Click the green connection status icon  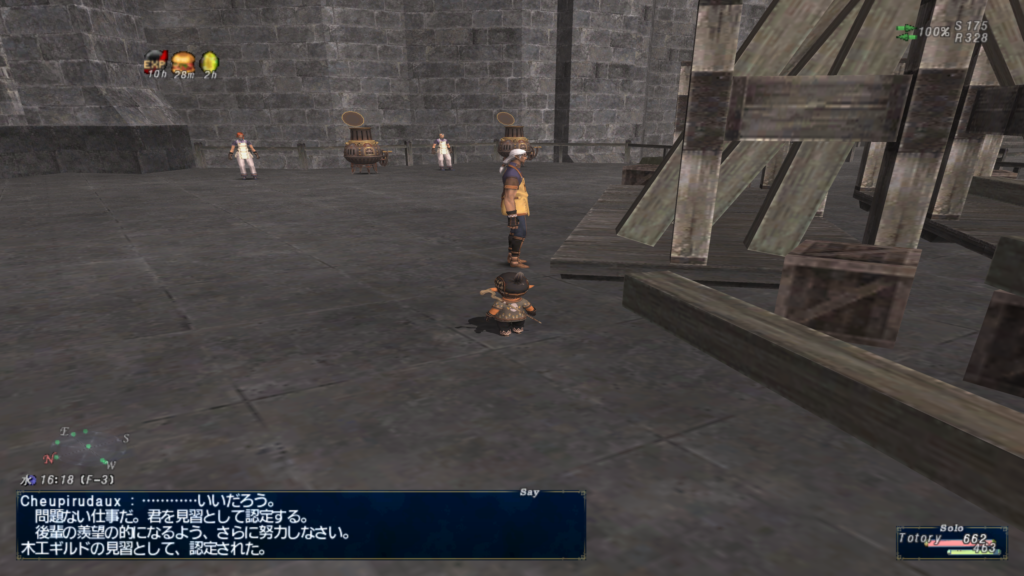tap(905, 32)
